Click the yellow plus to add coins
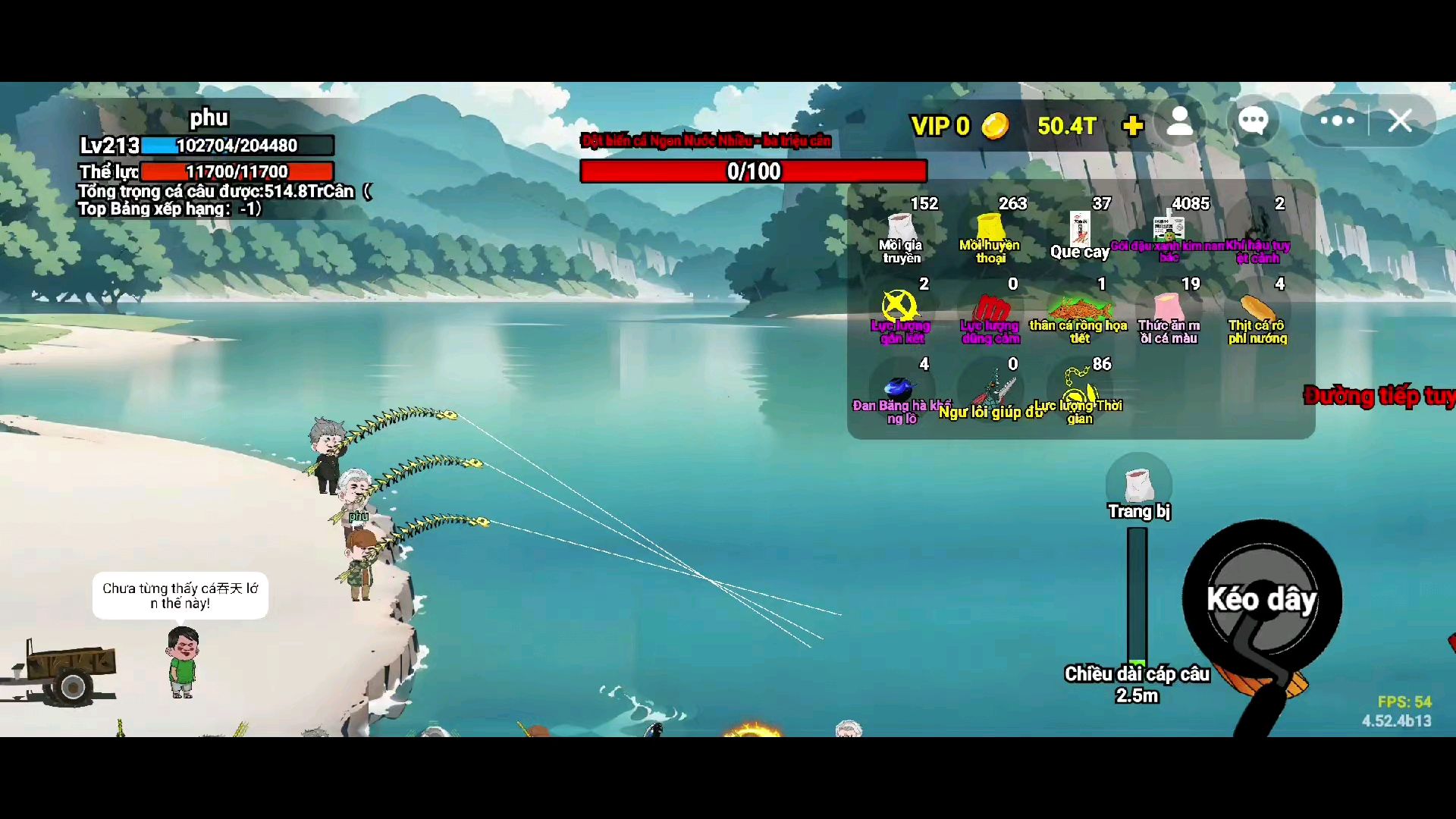1456x819 pixels. [1133, 125]
